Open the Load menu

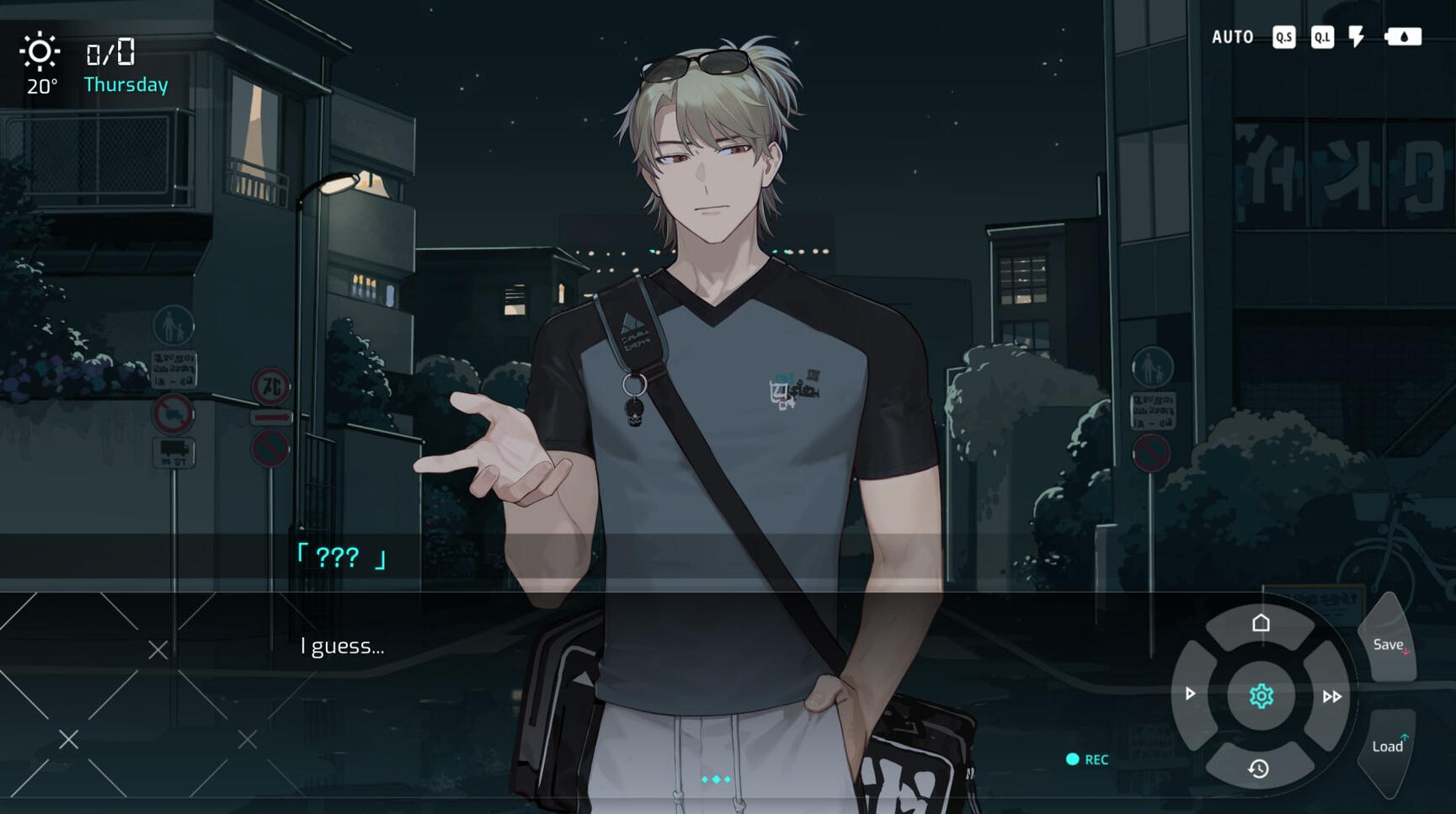coord(1388,746)
